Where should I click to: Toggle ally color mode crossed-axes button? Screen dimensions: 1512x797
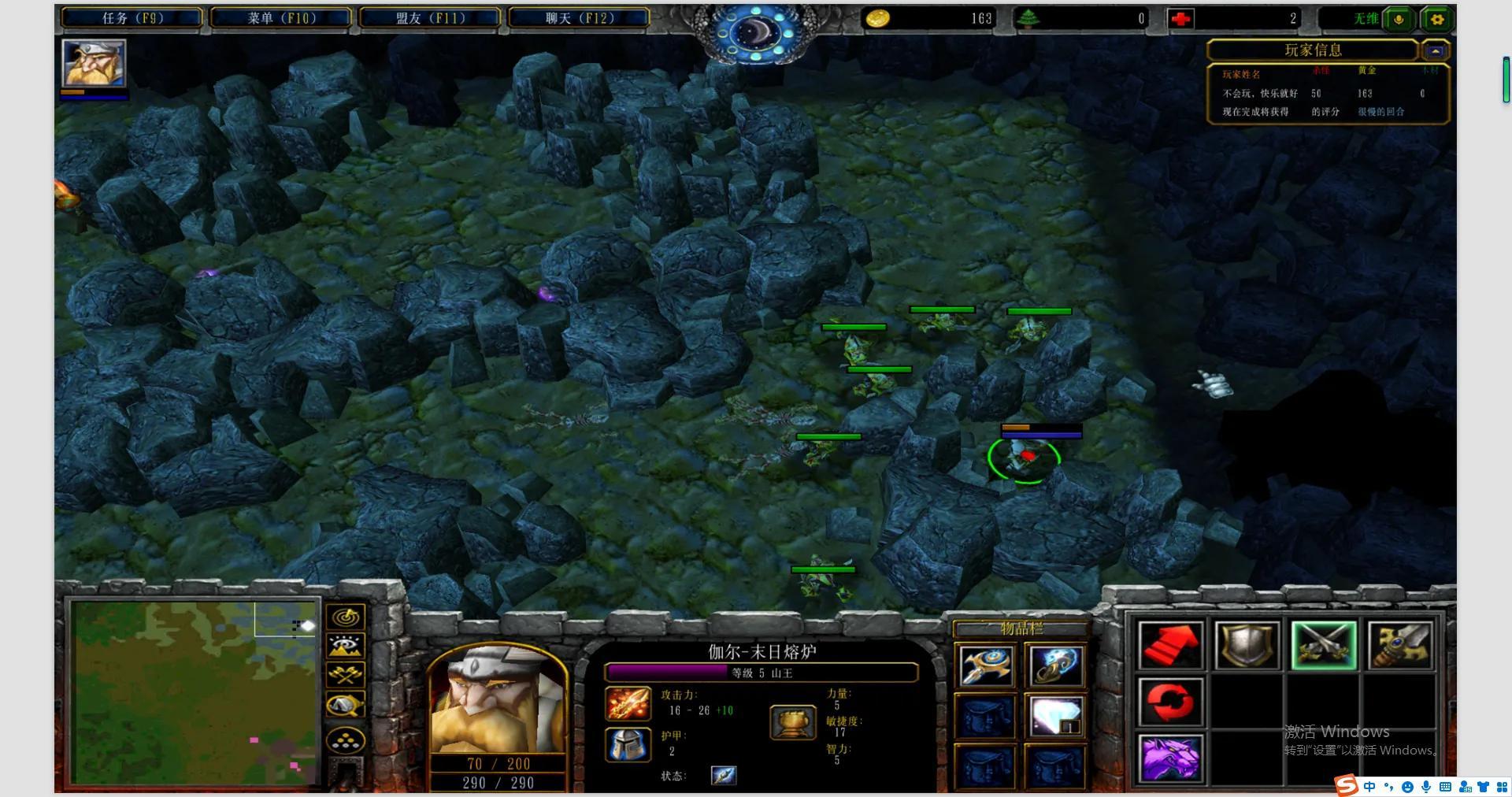tap(345, 675)
